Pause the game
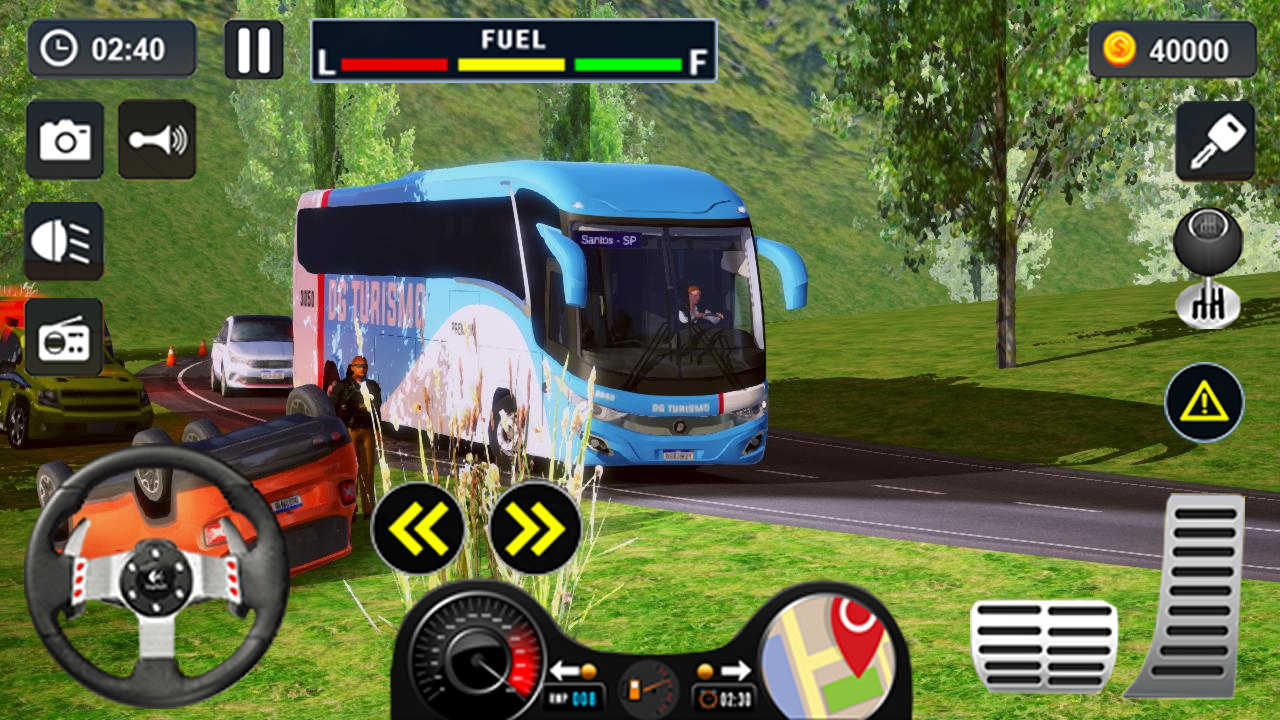This screenshot has width=1280, height=720. (x=253, y=50)
